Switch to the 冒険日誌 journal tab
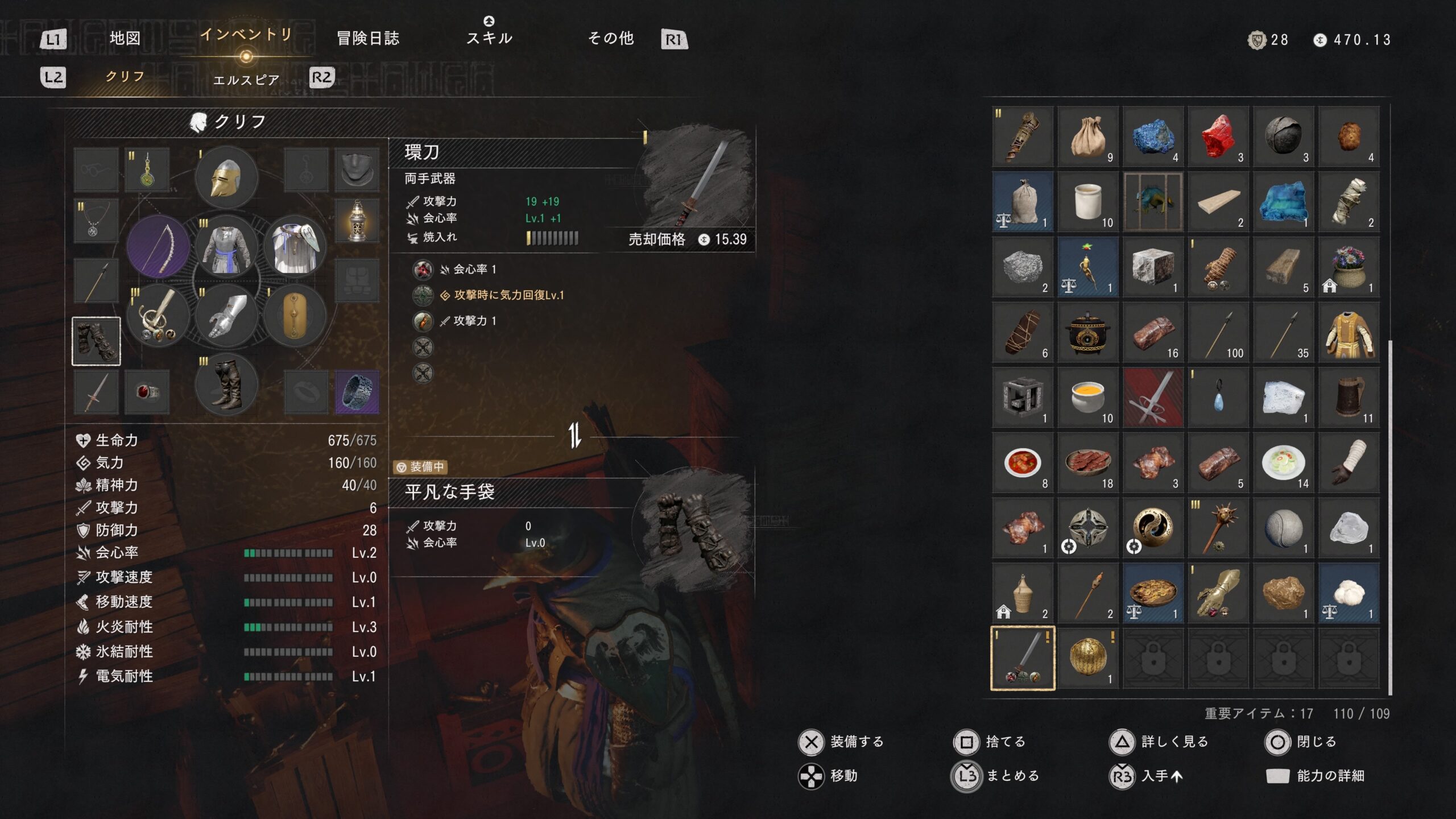The height and width of the screenshot is (819, 1456). tap(368, 38)
